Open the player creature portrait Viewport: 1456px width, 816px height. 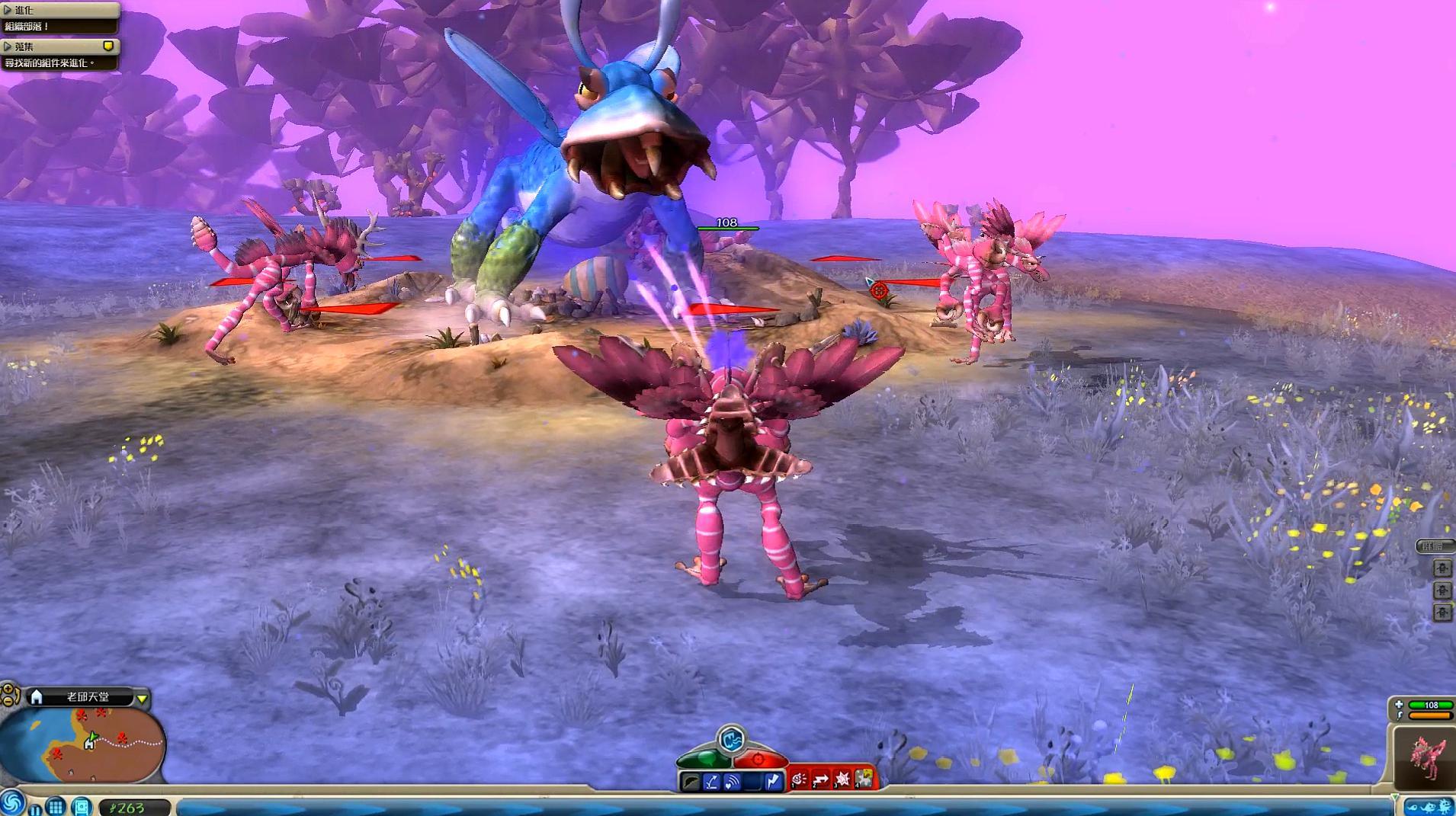click(1424, 757)
